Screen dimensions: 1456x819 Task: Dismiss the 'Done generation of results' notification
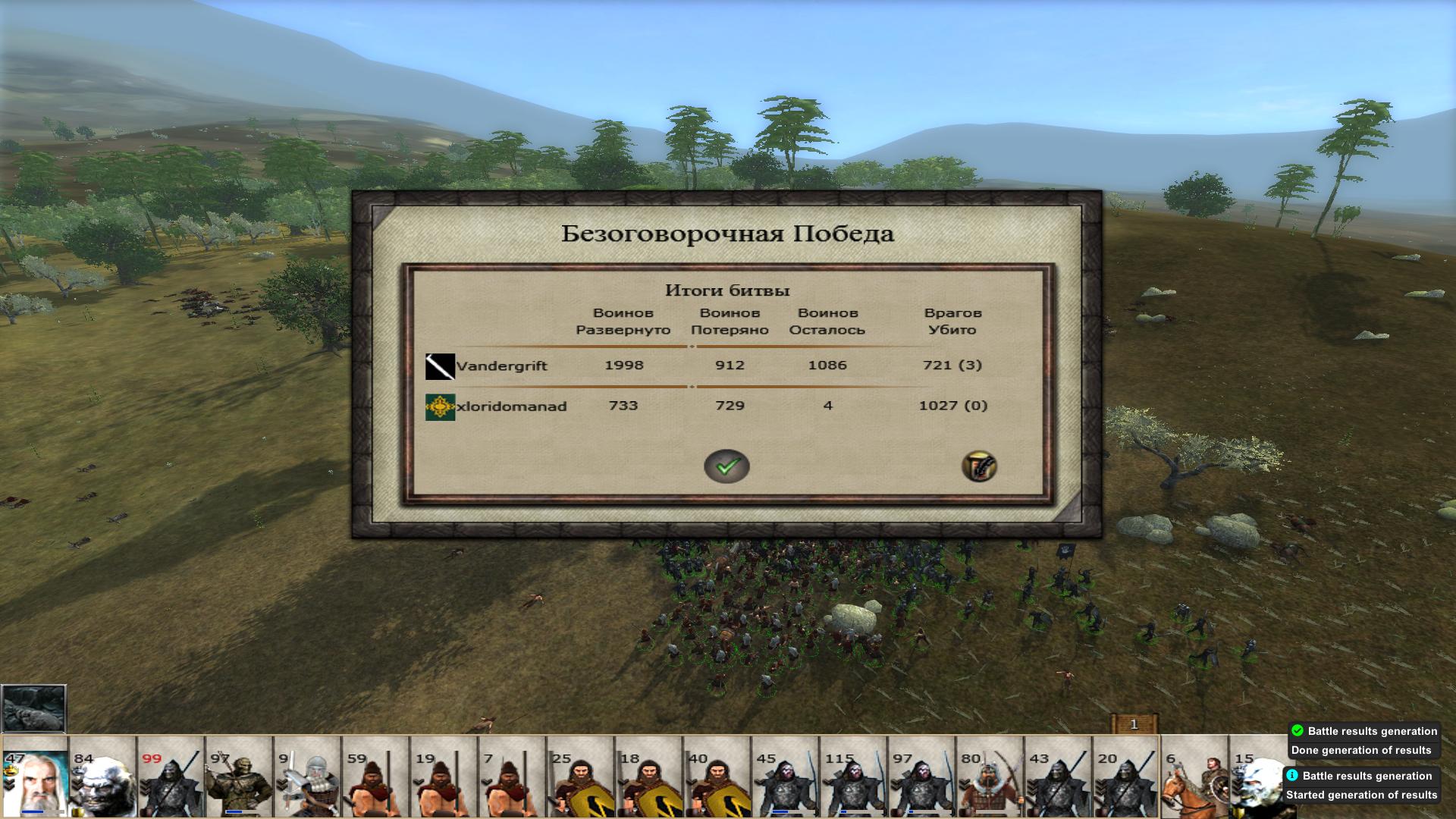(x=1363, y=741)
